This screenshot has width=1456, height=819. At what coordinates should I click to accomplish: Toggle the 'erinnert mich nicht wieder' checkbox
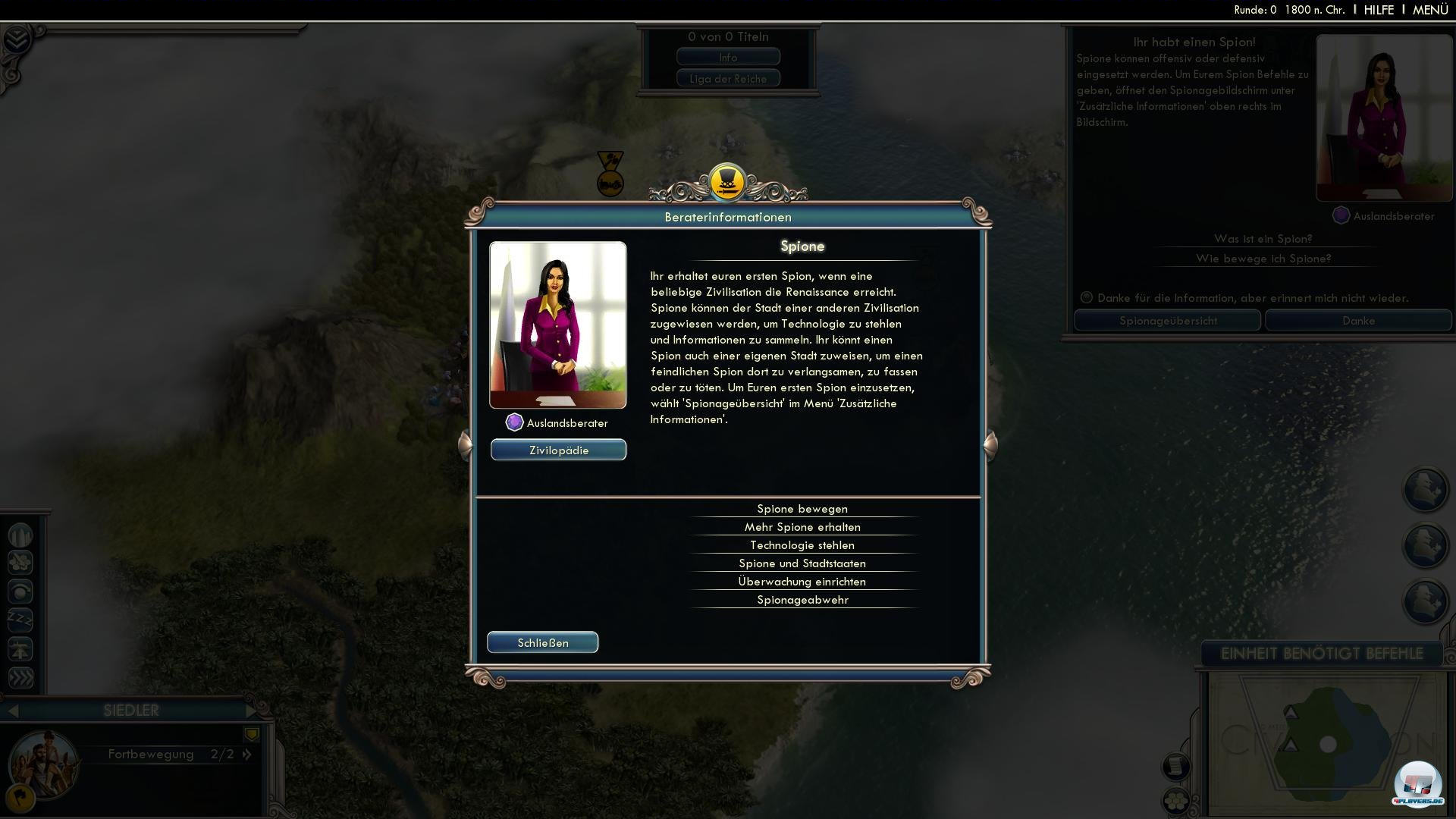(1087, 298)
